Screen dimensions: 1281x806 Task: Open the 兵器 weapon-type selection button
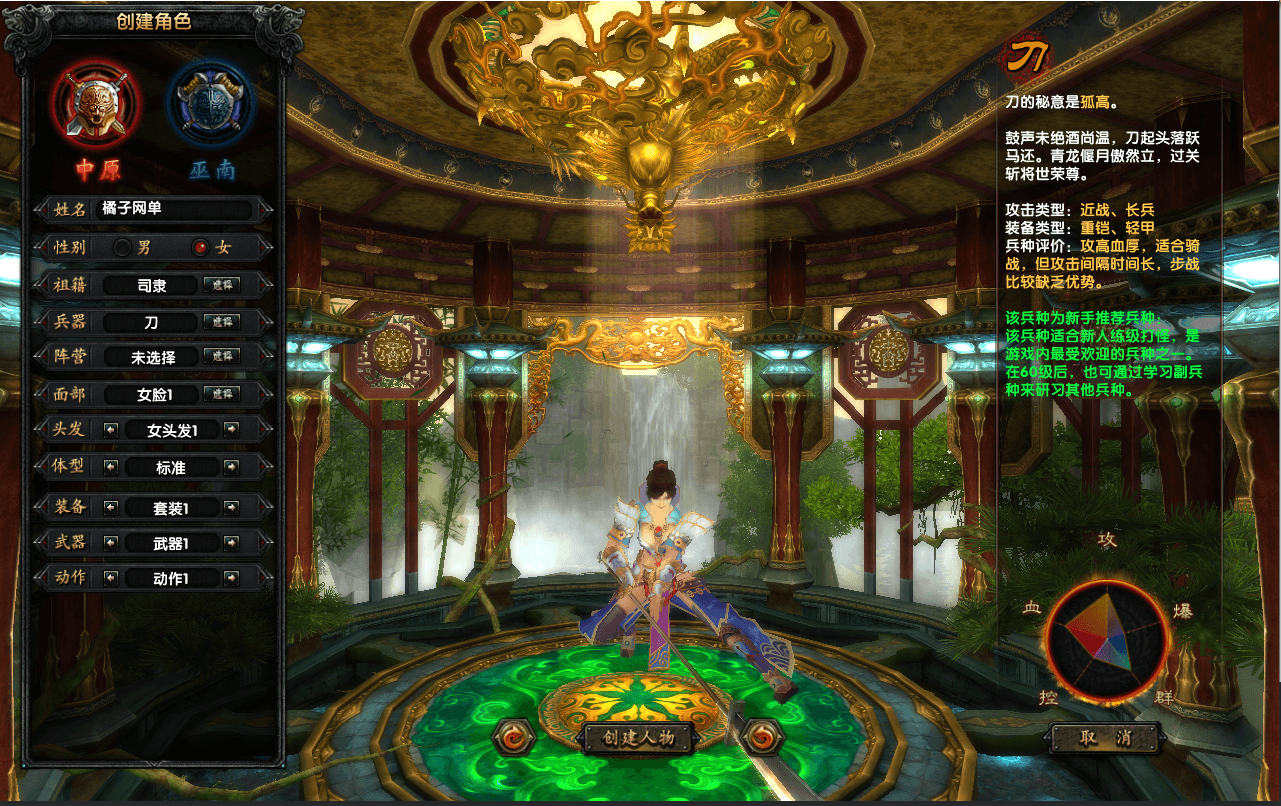coord(221,322)
